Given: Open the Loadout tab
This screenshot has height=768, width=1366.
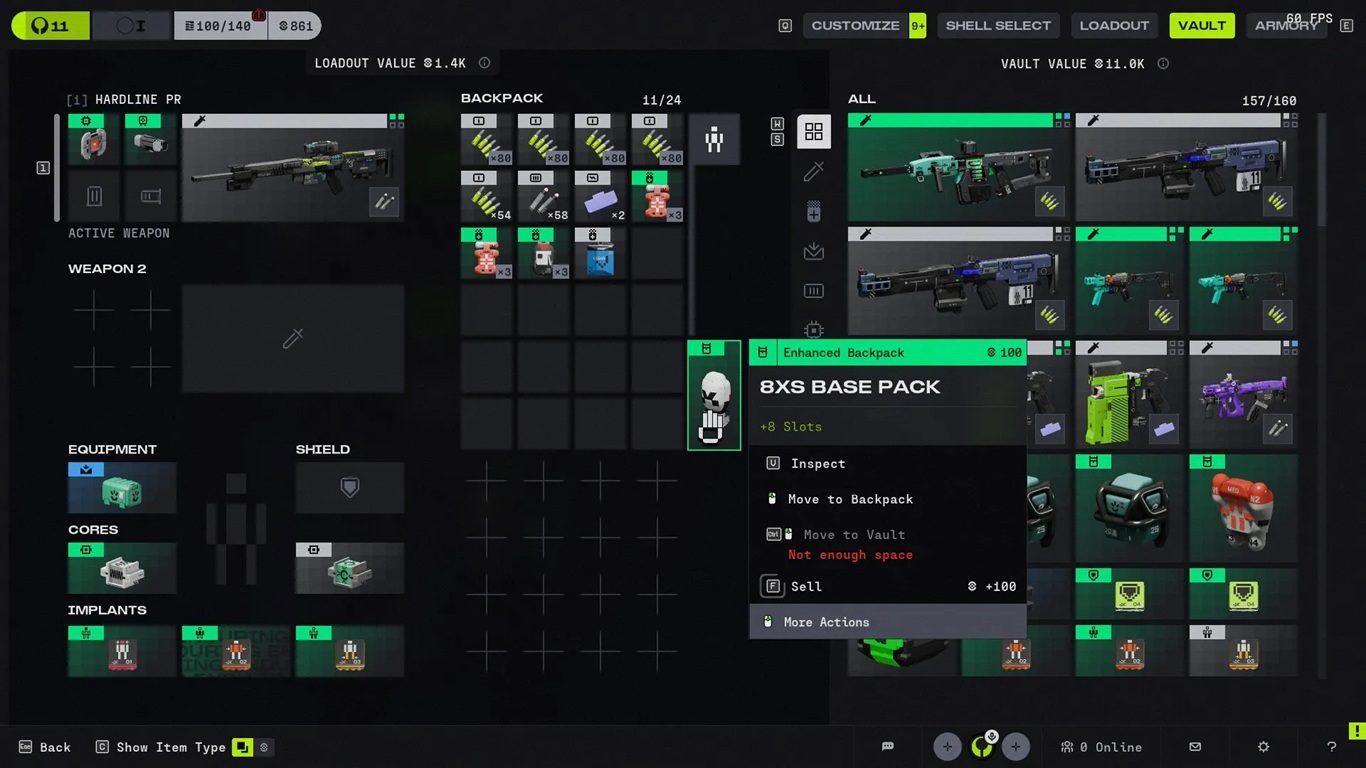Looking at the screenshot, I should pyautogui.click(x=1114, y=26).
